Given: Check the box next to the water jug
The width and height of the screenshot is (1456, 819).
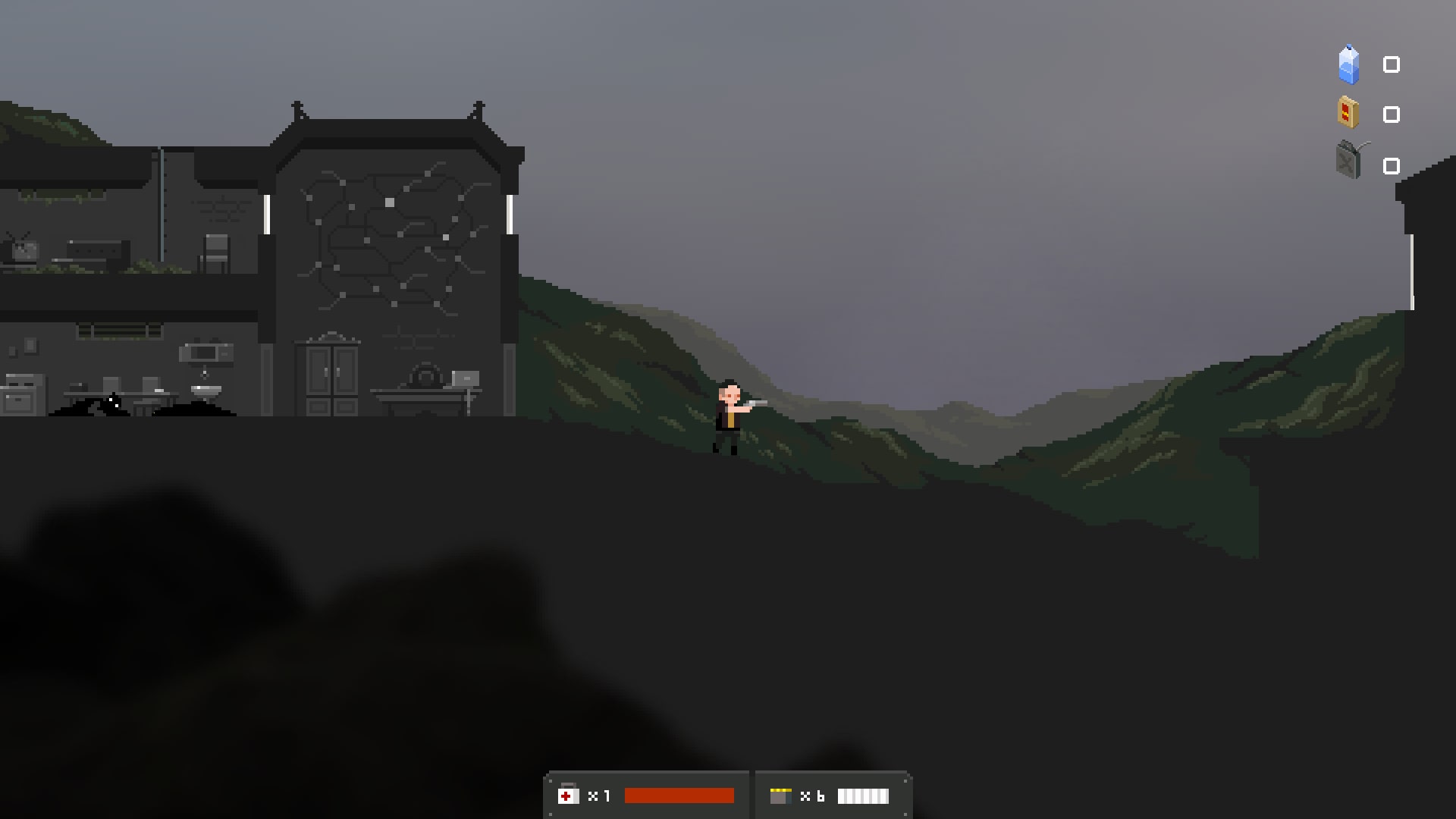Looking at the screenshot, I should [1392, 64].
